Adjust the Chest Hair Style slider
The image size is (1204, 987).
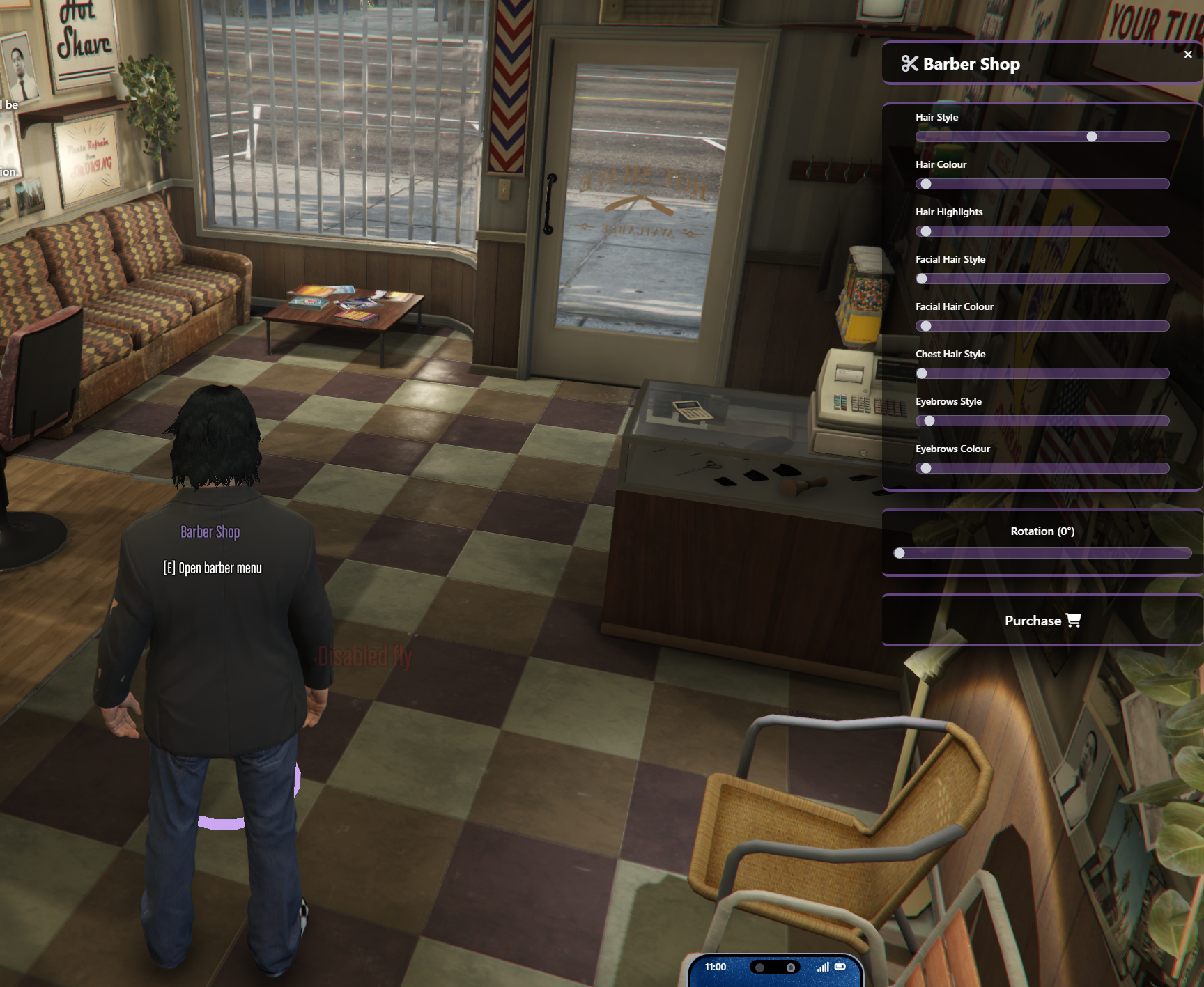(x=1042, y=373)
